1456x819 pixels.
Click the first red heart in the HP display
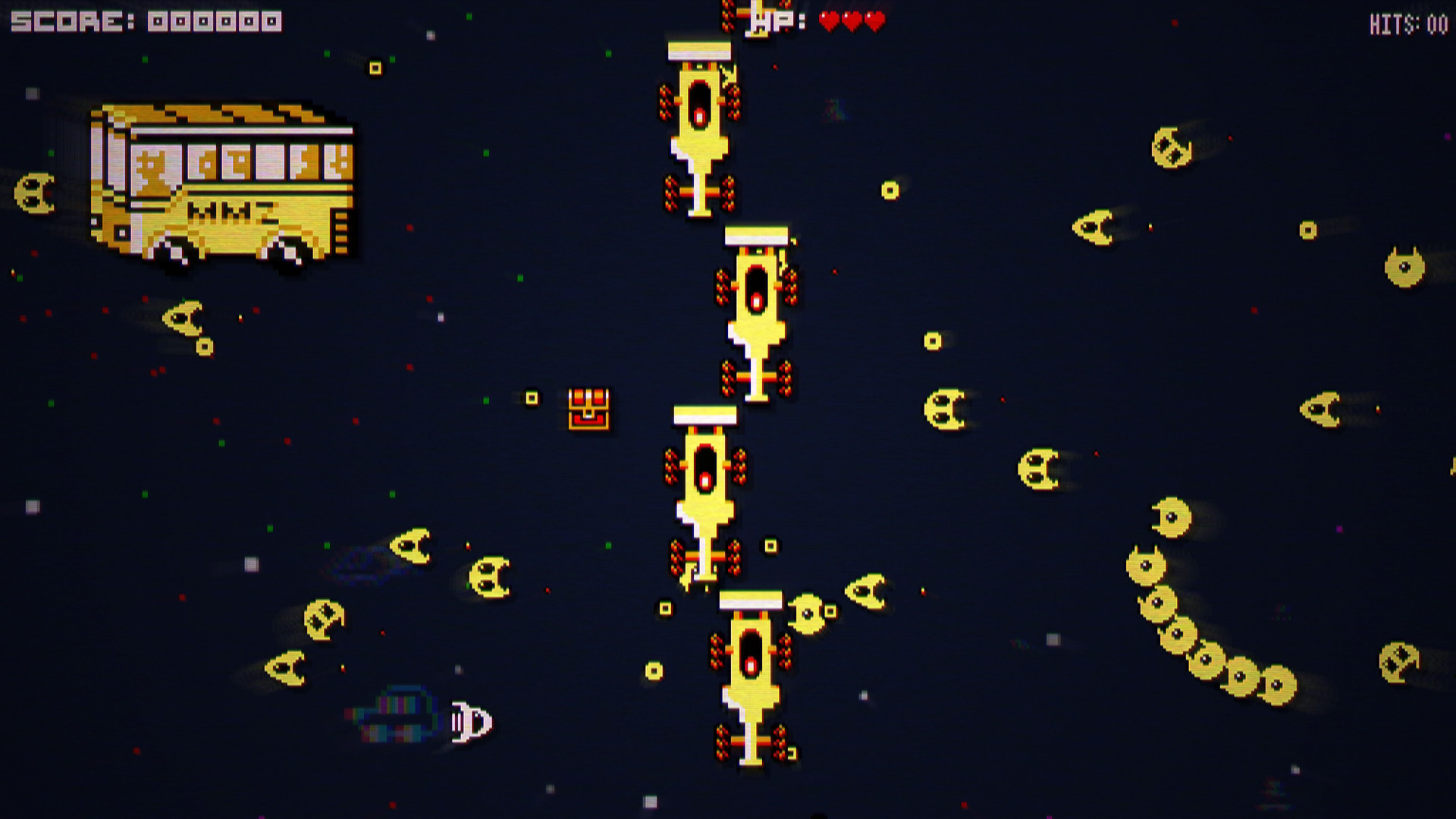(827, 21)
